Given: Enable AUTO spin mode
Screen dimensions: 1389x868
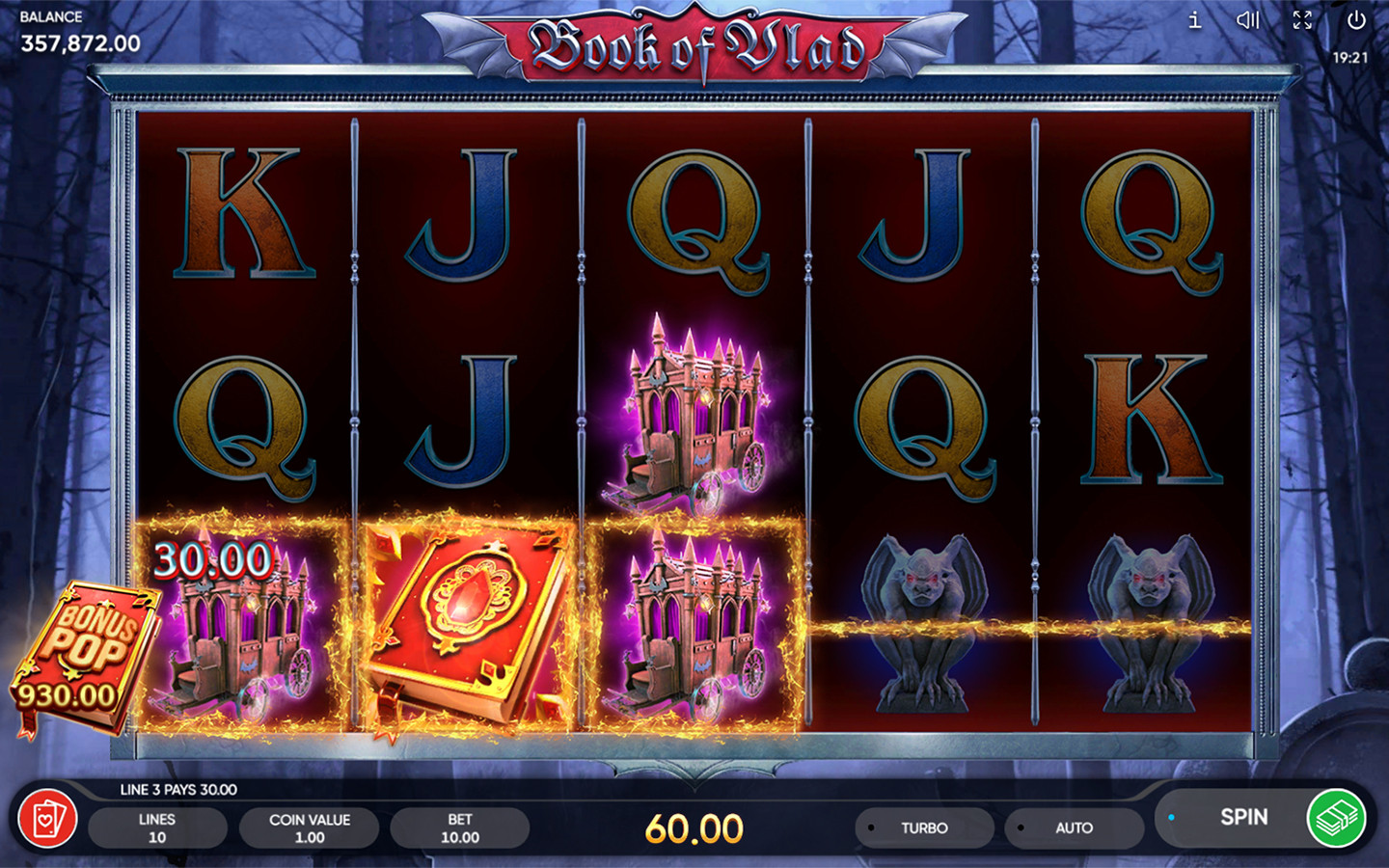Looking at the screenshot, I should tap(1073, 827).
